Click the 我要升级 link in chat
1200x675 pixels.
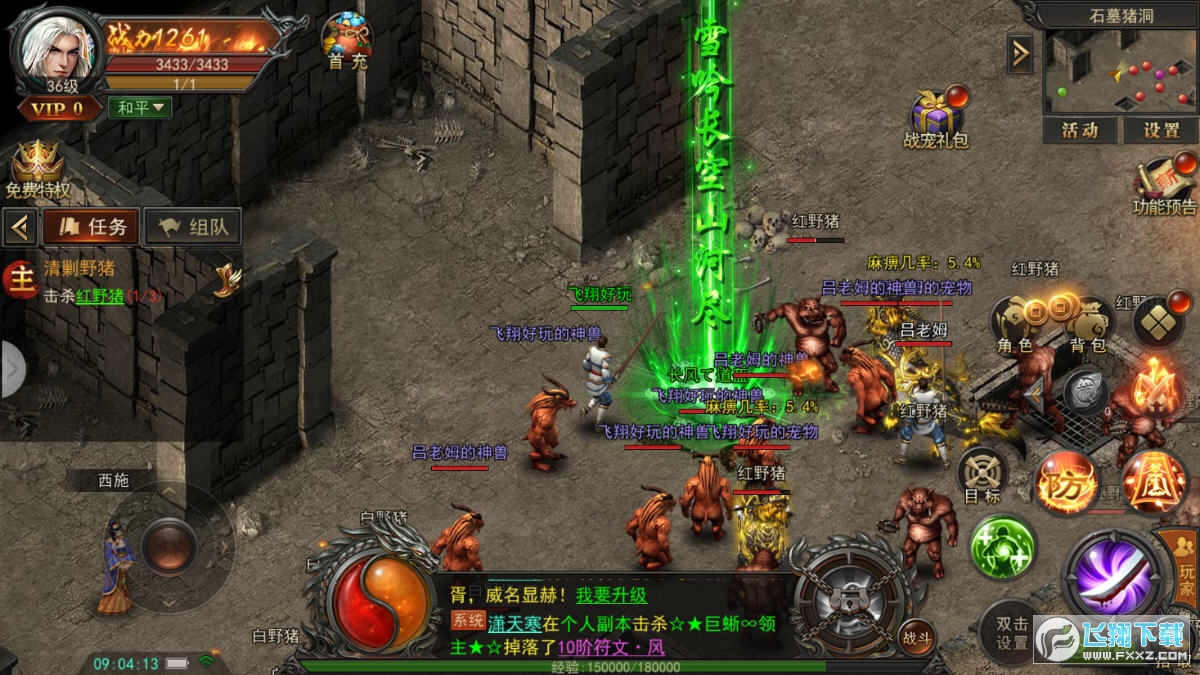tap(611, 595)
